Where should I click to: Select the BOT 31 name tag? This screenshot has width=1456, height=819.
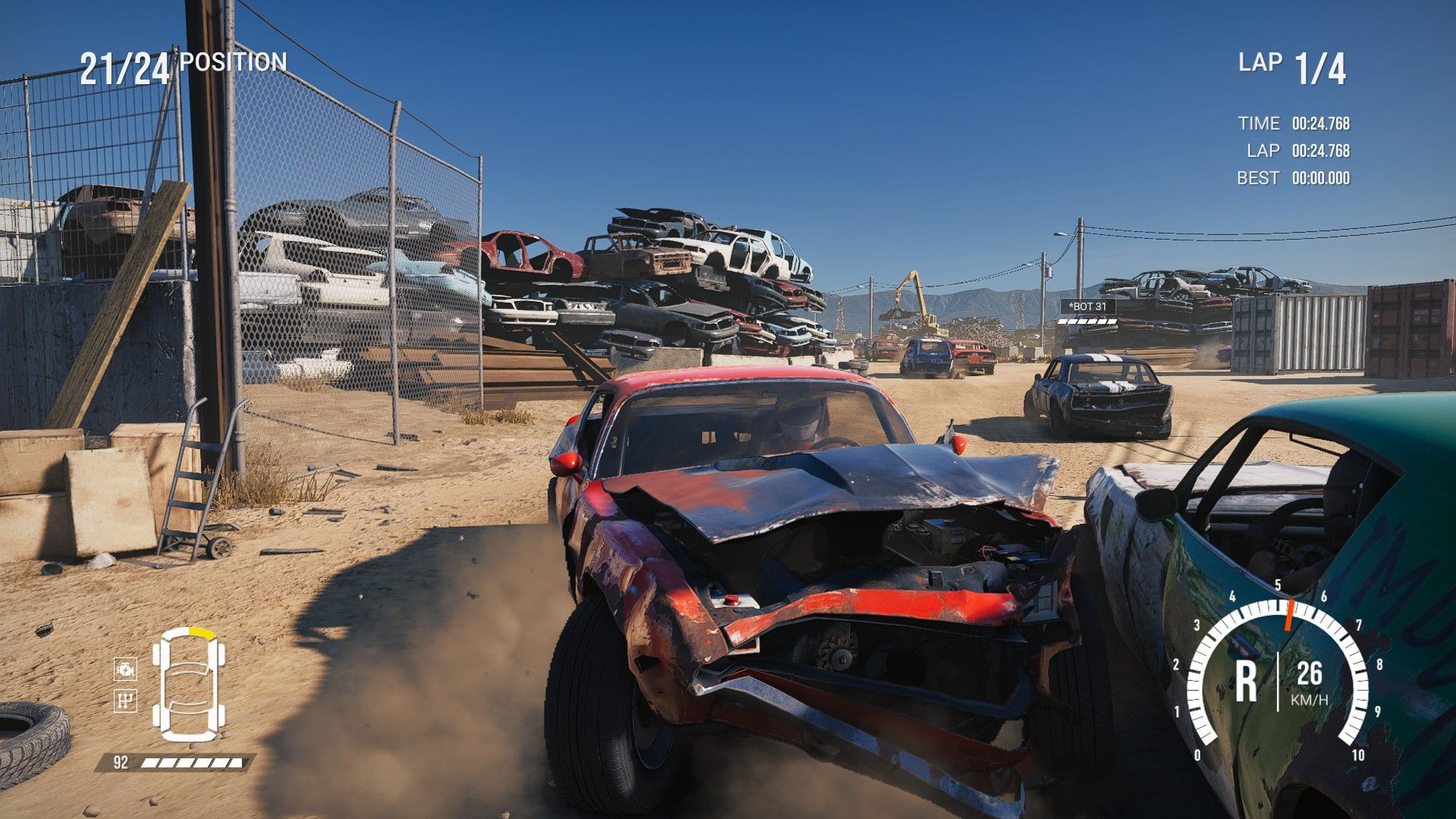pyautogui.click(x=1087, y=306)
